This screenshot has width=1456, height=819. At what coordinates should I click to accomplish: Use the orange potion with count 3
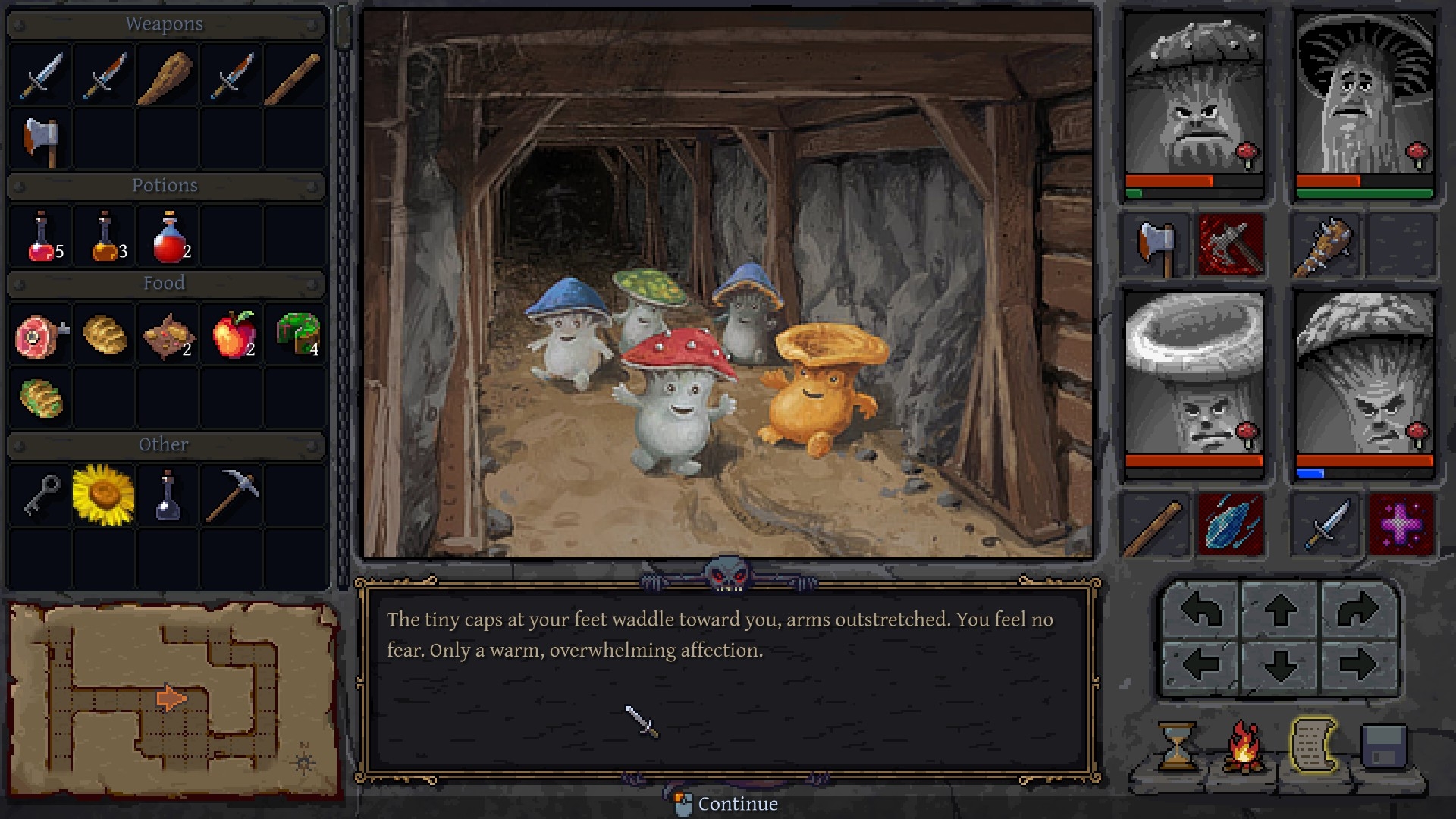[x=105, y=237]
